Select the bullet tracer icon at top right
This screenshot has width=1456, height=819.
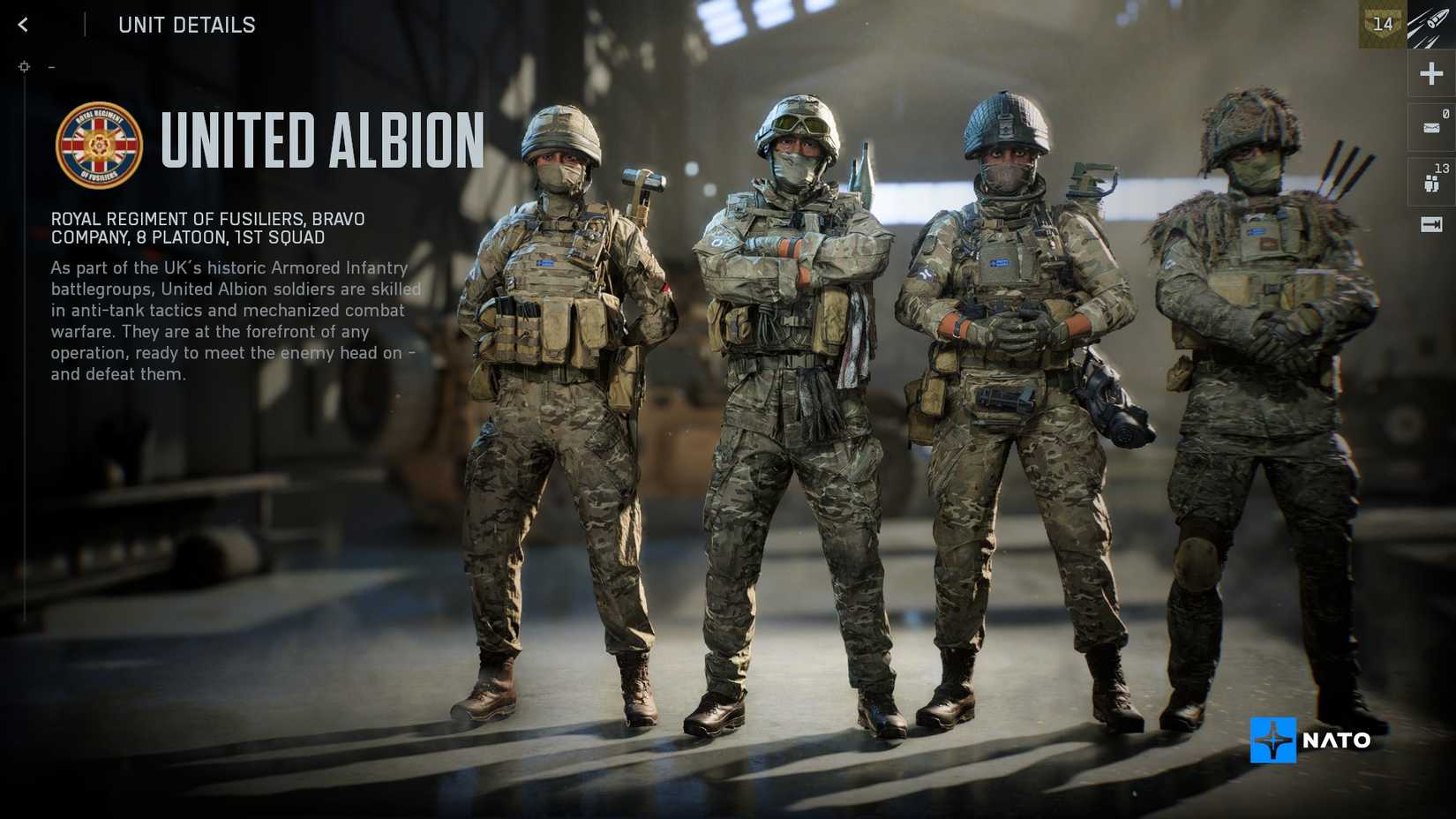coord(1431,24)
